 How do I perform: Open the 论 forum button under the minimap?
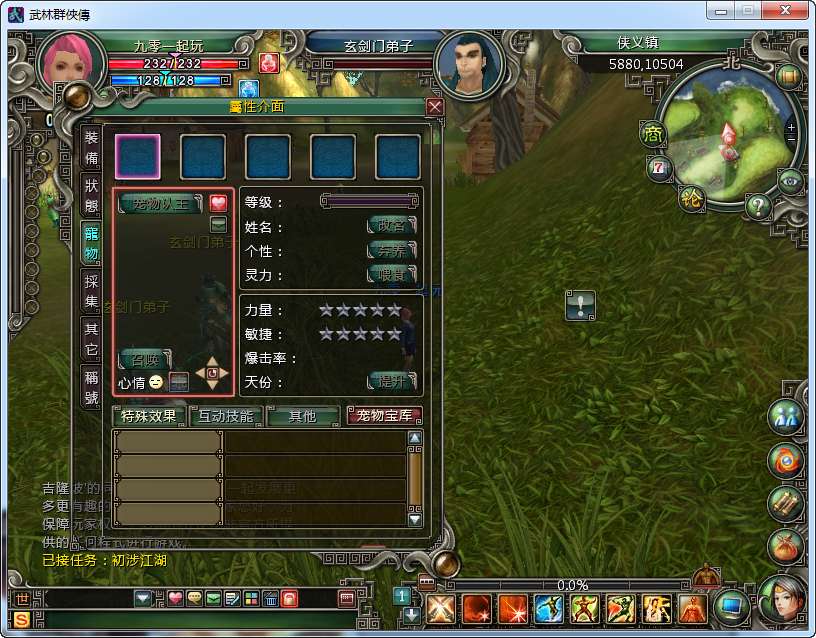point(691,198)
